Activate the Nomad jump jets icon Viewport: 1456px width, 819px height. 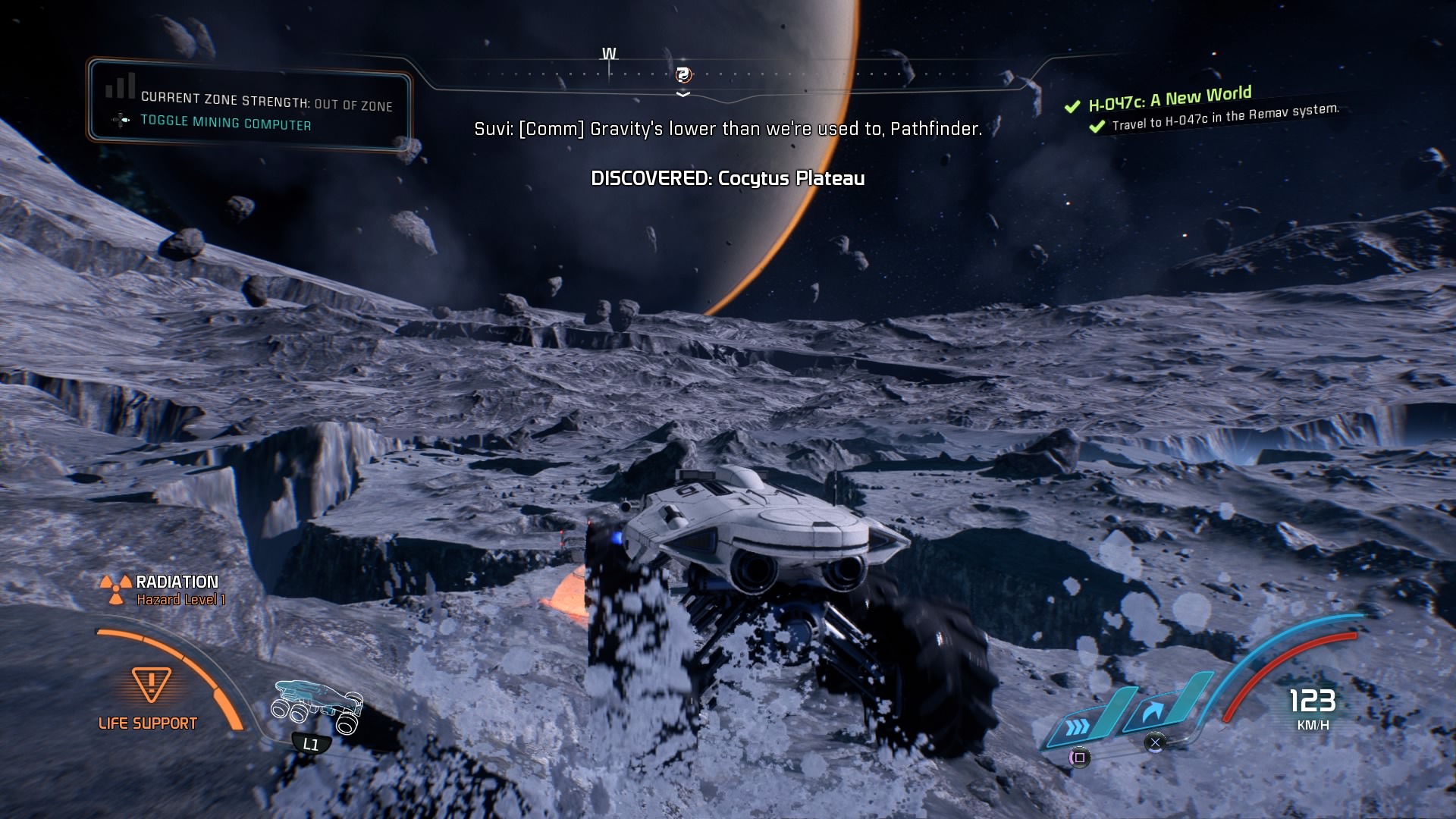tap(1153, 712)
